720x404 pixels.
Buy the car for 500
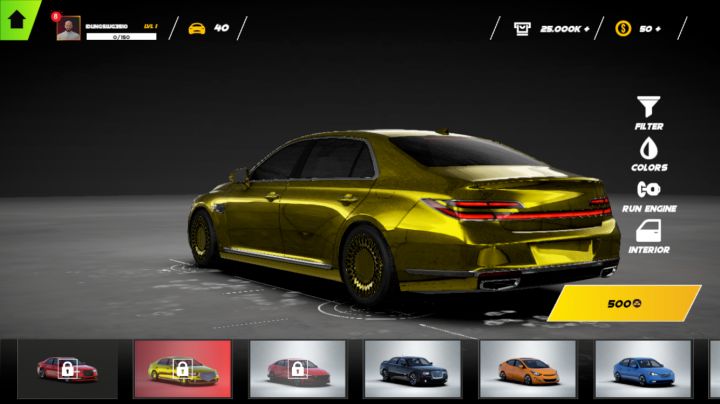coord(625,303)
